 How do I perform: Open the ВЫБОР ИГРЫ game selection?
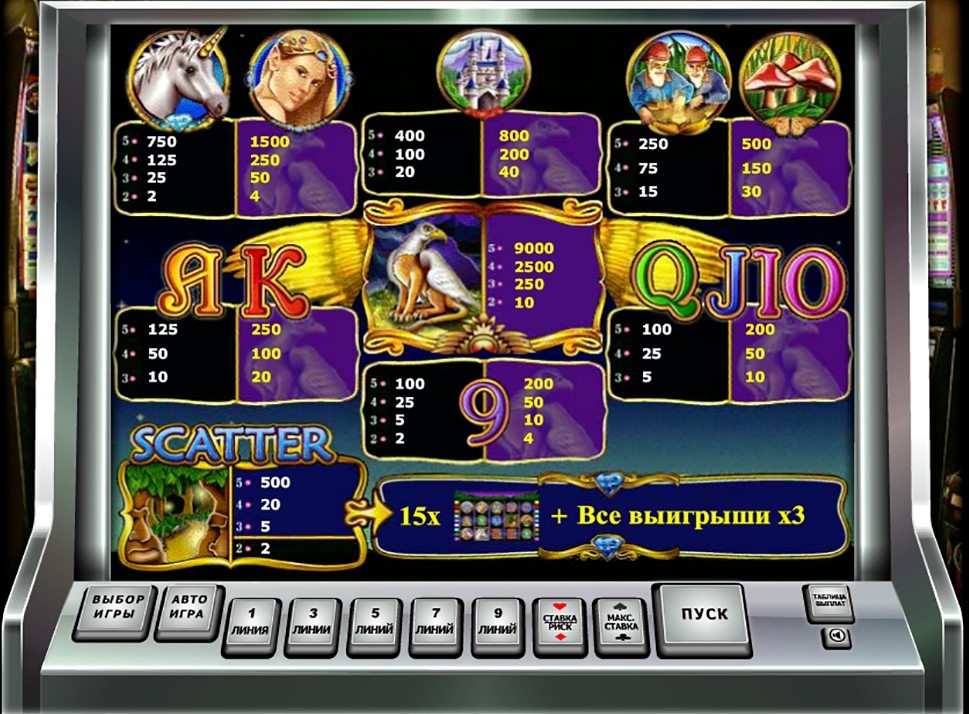pyautogui.click(x=119, y=611)
